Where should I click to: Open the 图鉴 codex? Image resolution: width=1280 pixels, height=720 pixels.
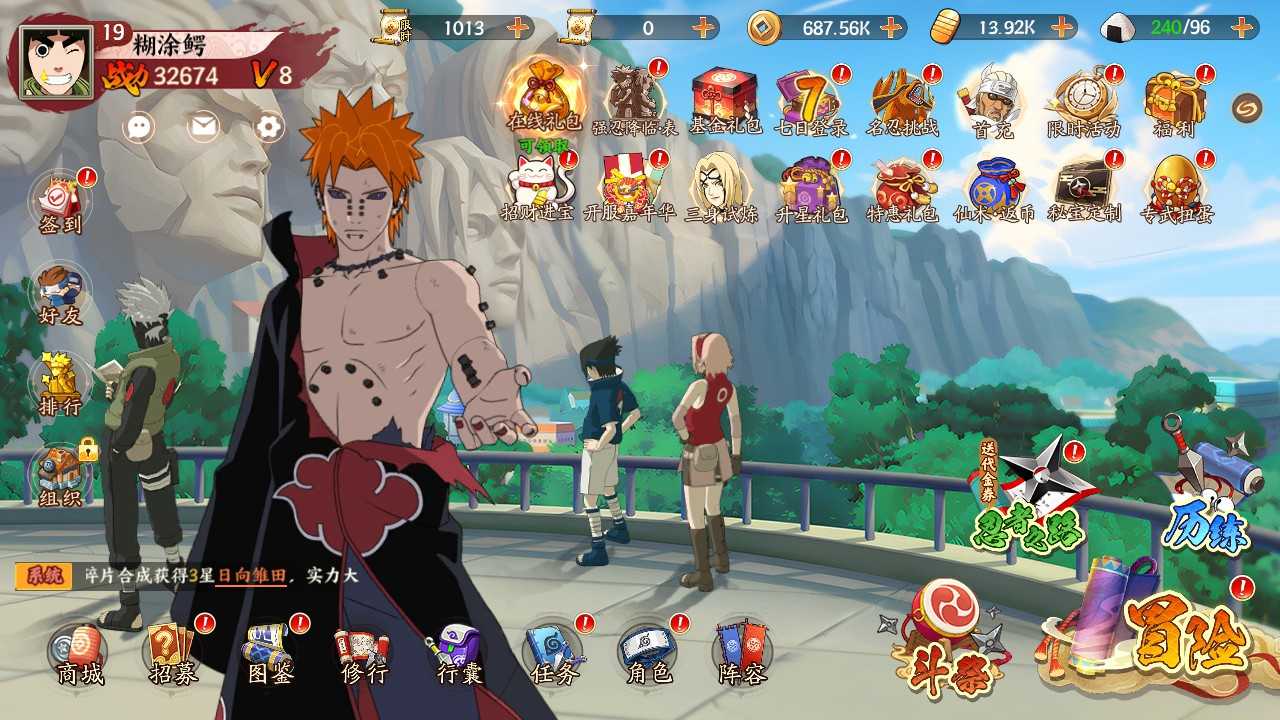(x=269, y=654)
